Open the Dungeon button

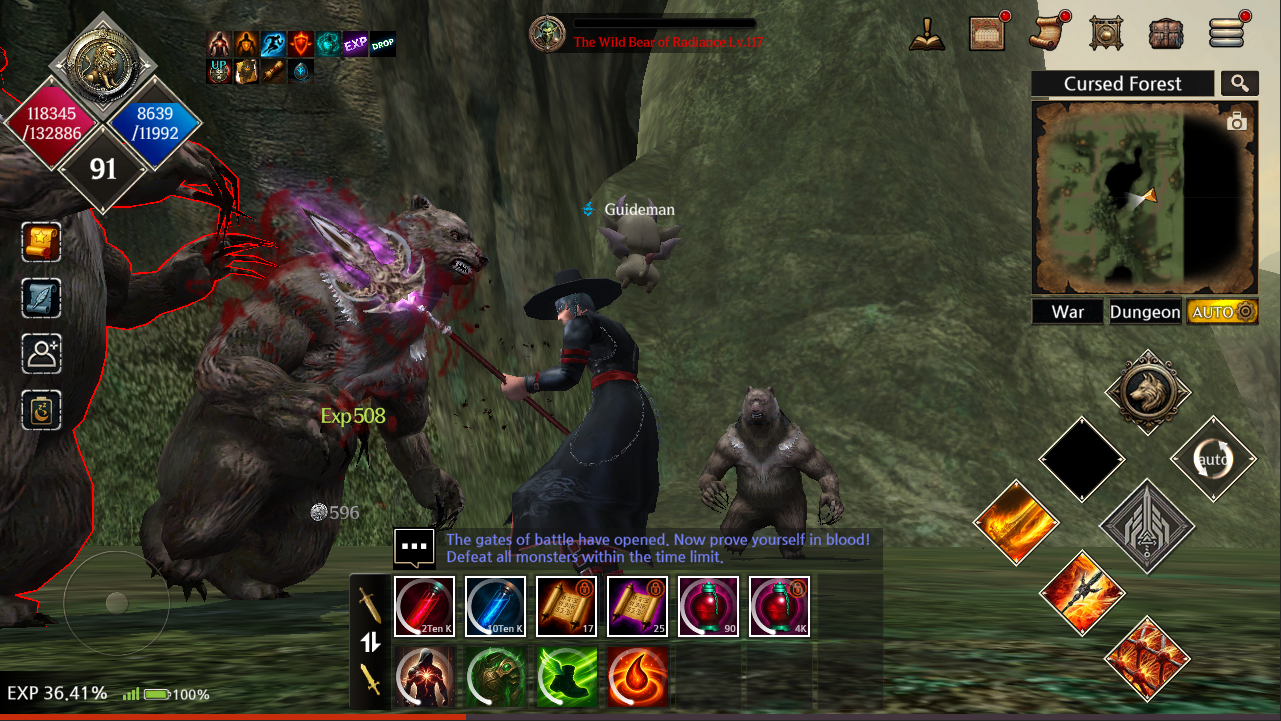click(1145, 312)
